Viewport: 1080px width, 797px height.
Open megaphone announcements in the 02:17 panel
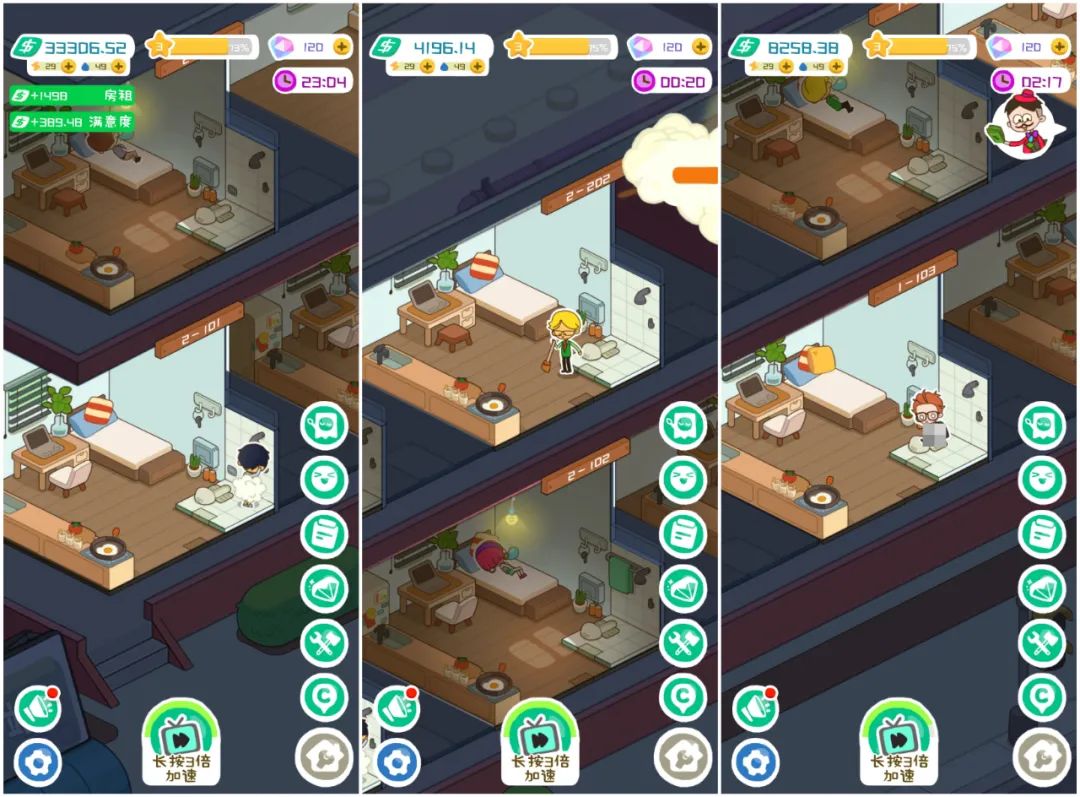click(x=755, y=709)
